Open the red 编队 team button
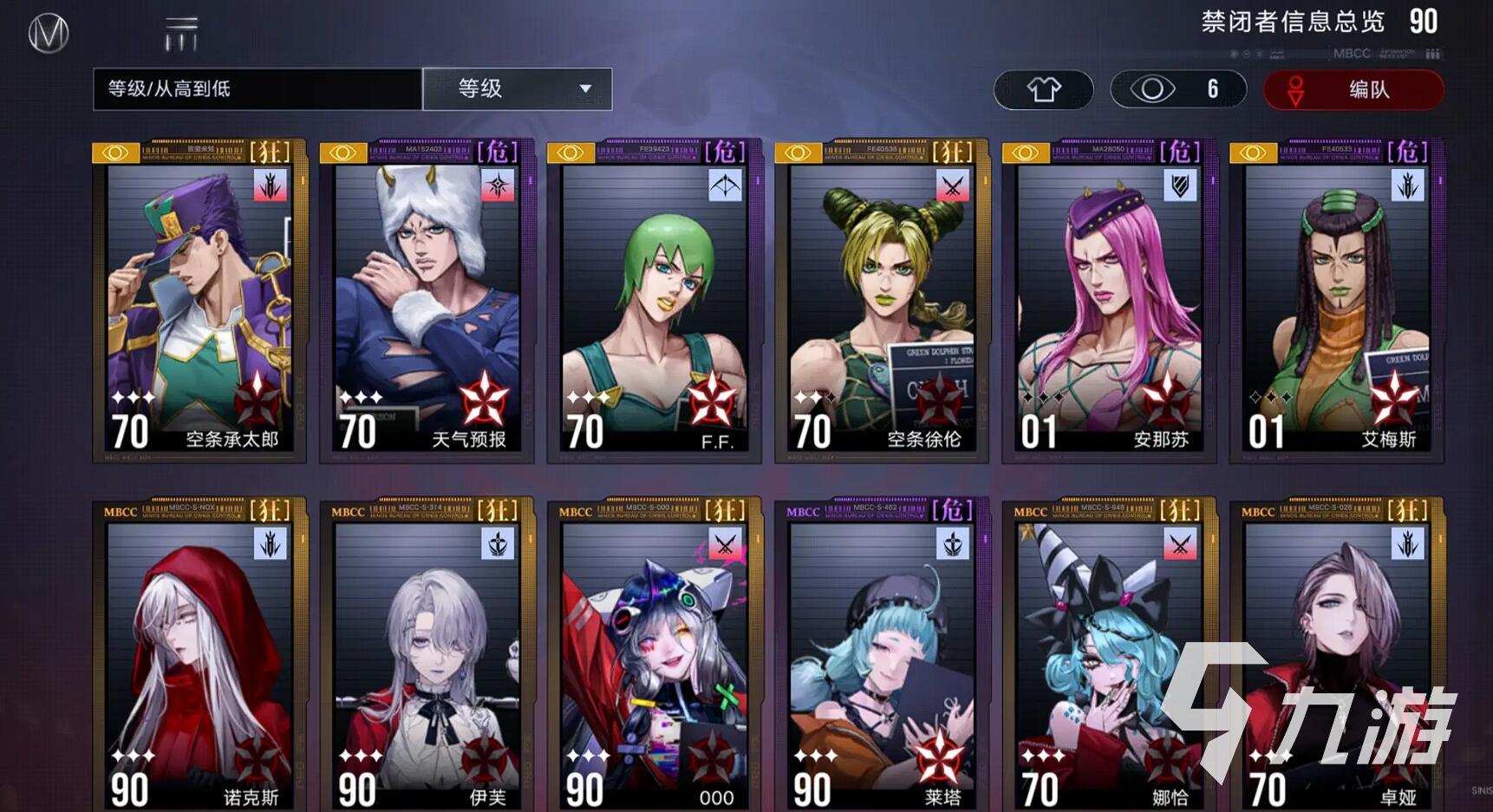The height and width of the screenshot is (812, 1493). 1353,89
